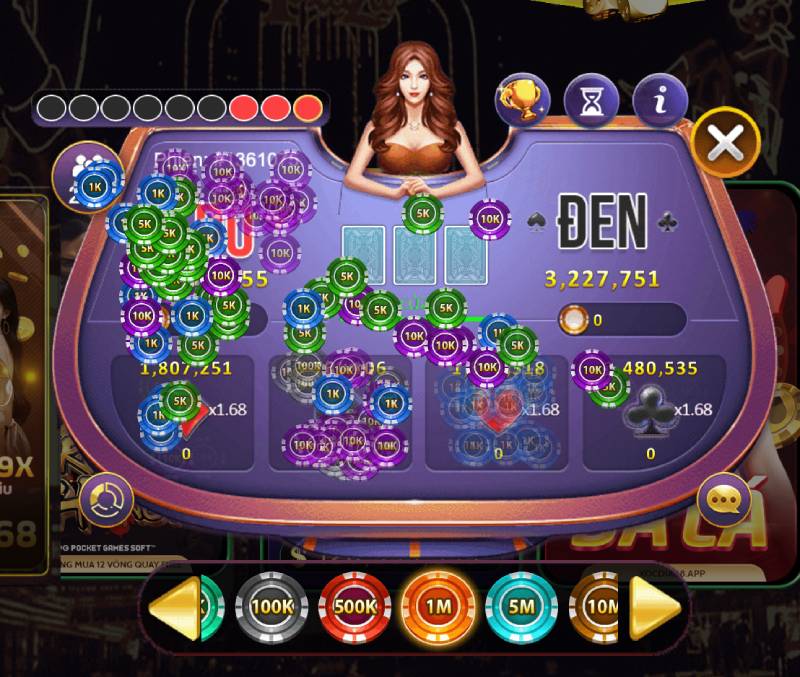Click the left chip-scroll arrow
The image size is (800, 677).
point(176,606)
